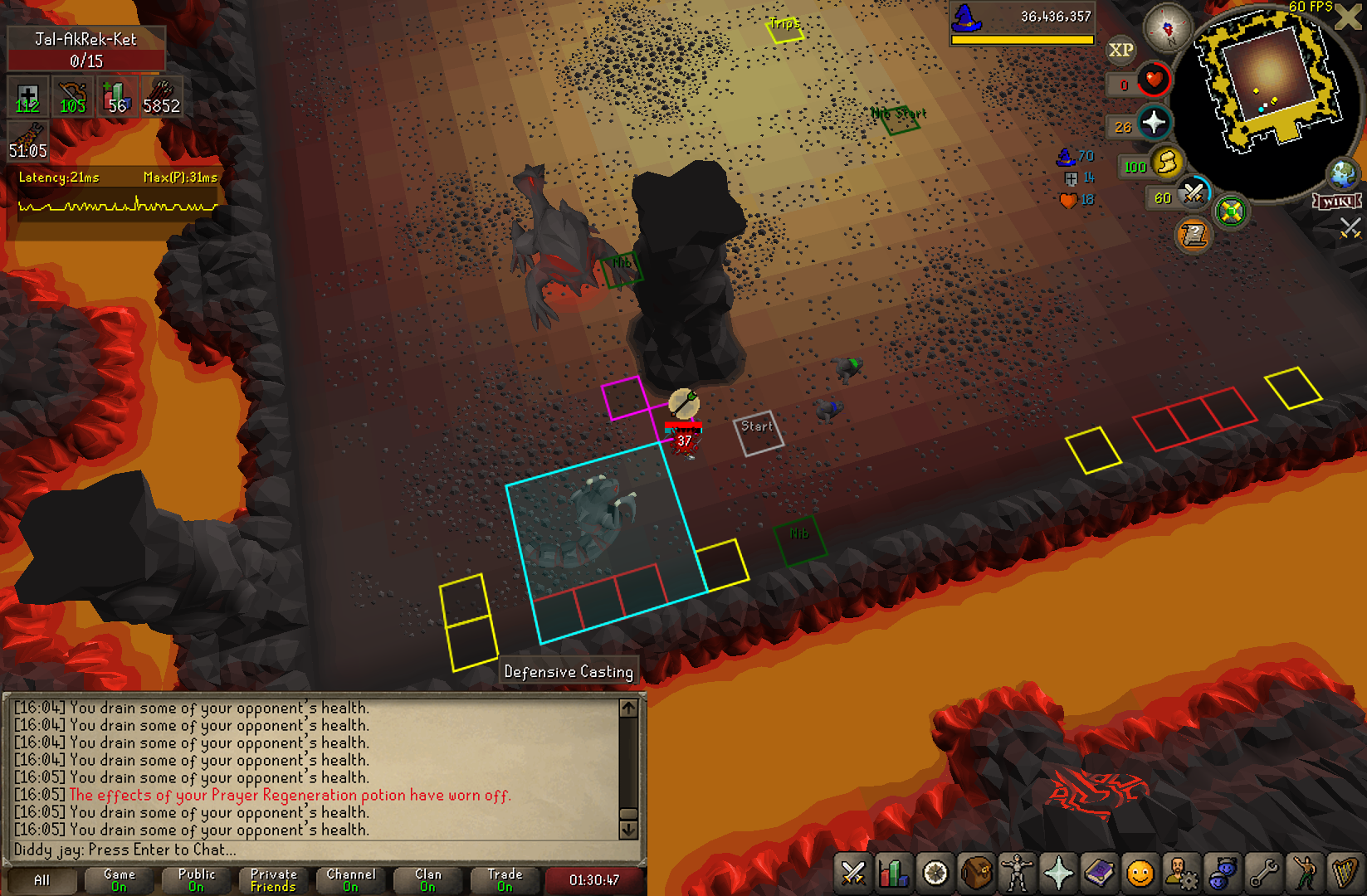The width and height of the screenshot is (1367, 896).
Task: Select the Clan chat filter tab
Action: tap(427, 880)
